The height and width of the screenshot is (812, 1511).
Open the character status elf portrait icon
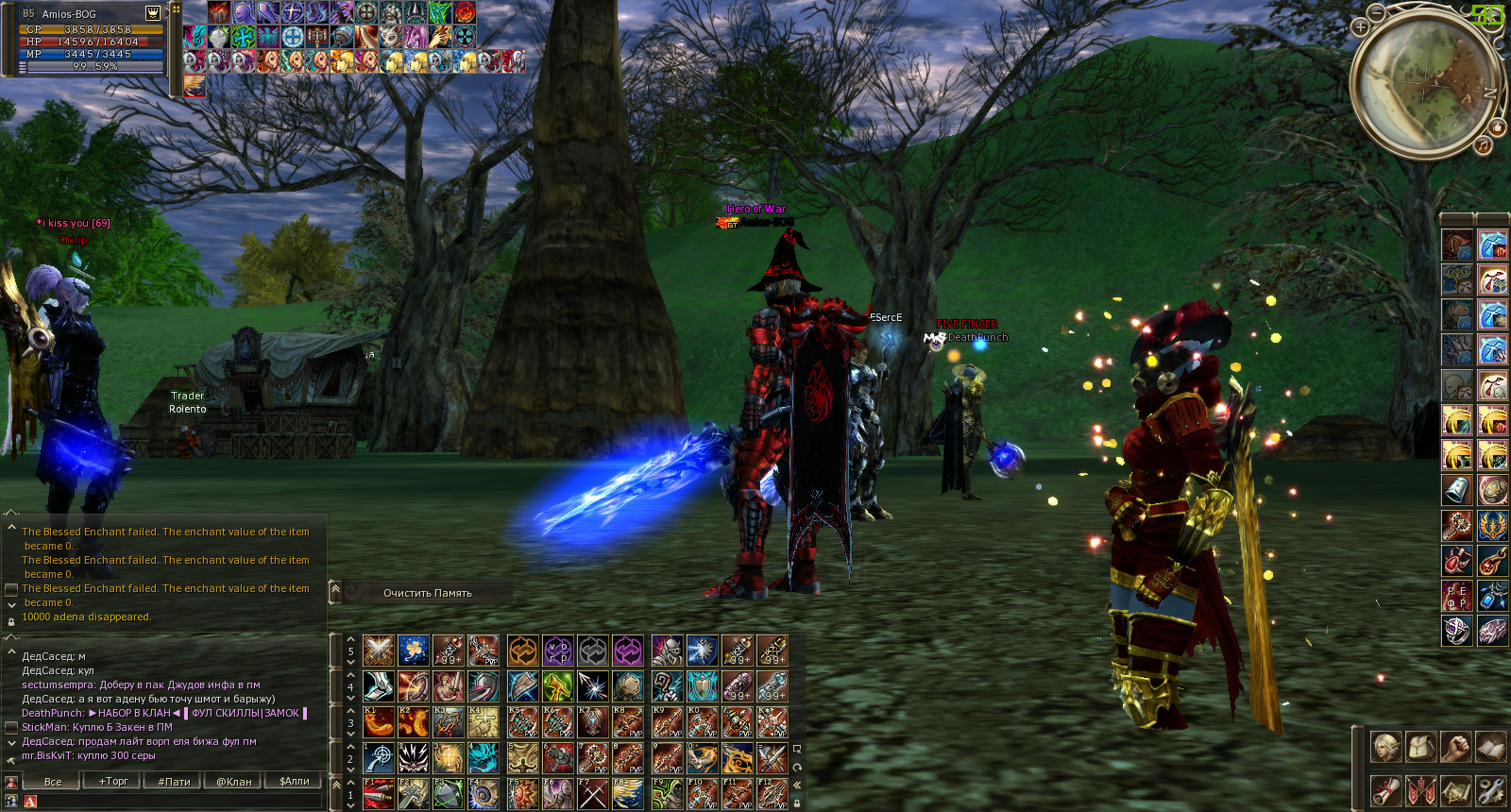tap(1385, 747)
